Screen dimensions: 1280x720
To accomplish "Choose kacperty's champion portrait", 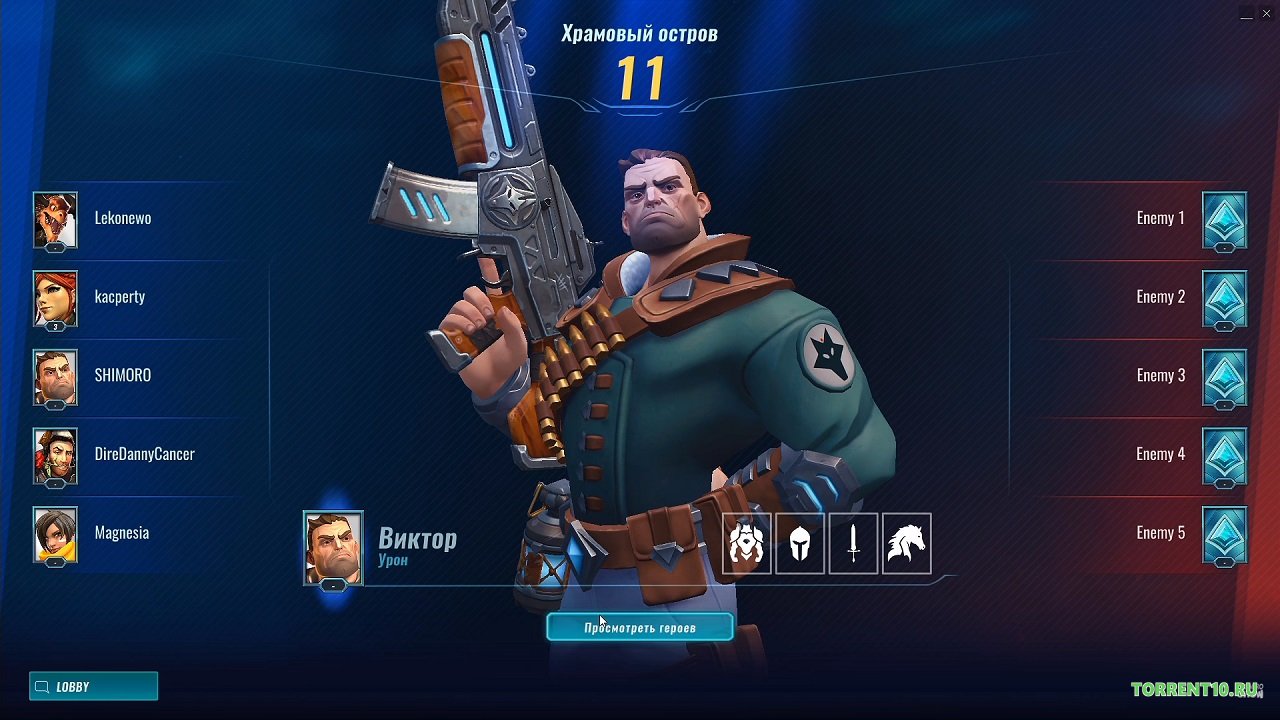I will click(x=55, y=297).
